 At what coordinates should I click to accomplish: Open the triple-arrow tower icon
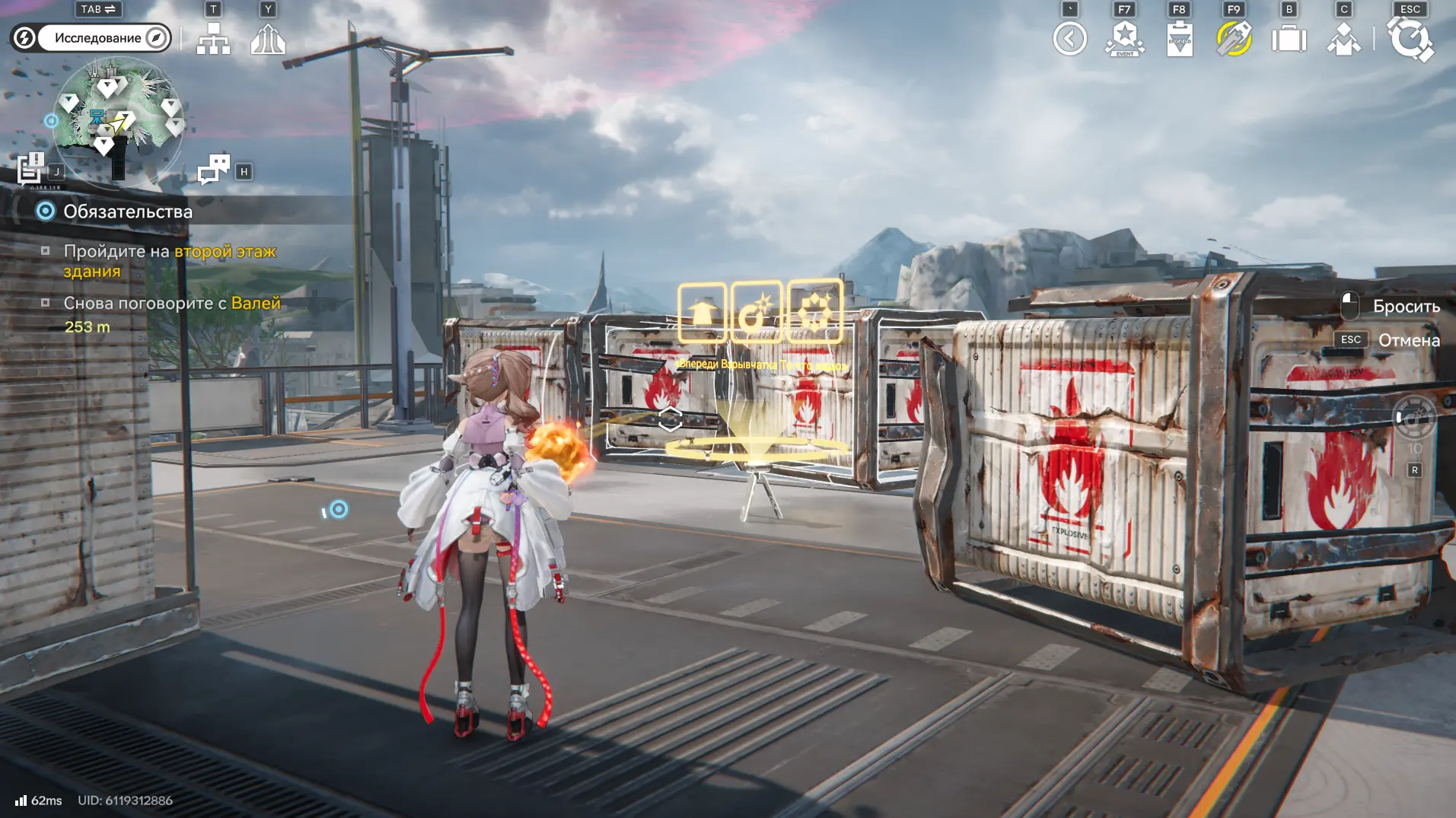[x=268, y=38]
